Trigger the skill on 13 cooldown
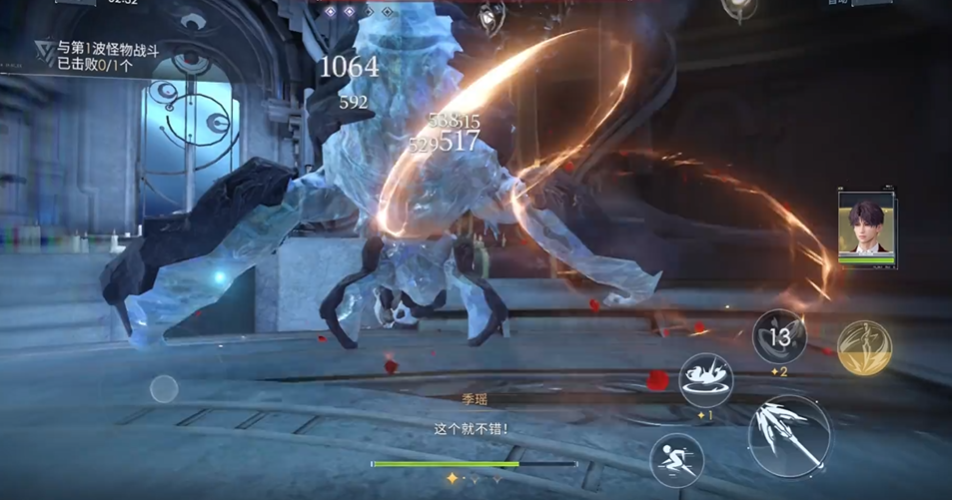953x500 pixels. (x=779, y=337)
